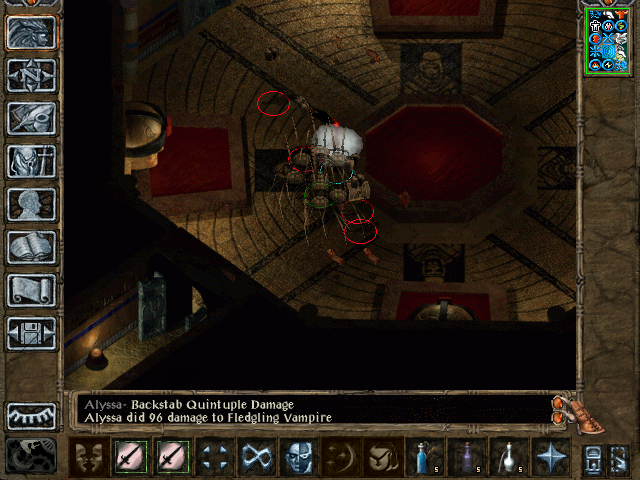Open the area map with compass button
Image resolution: width=640 pixels, height=480 pixels.
click(x=32, y=75)
